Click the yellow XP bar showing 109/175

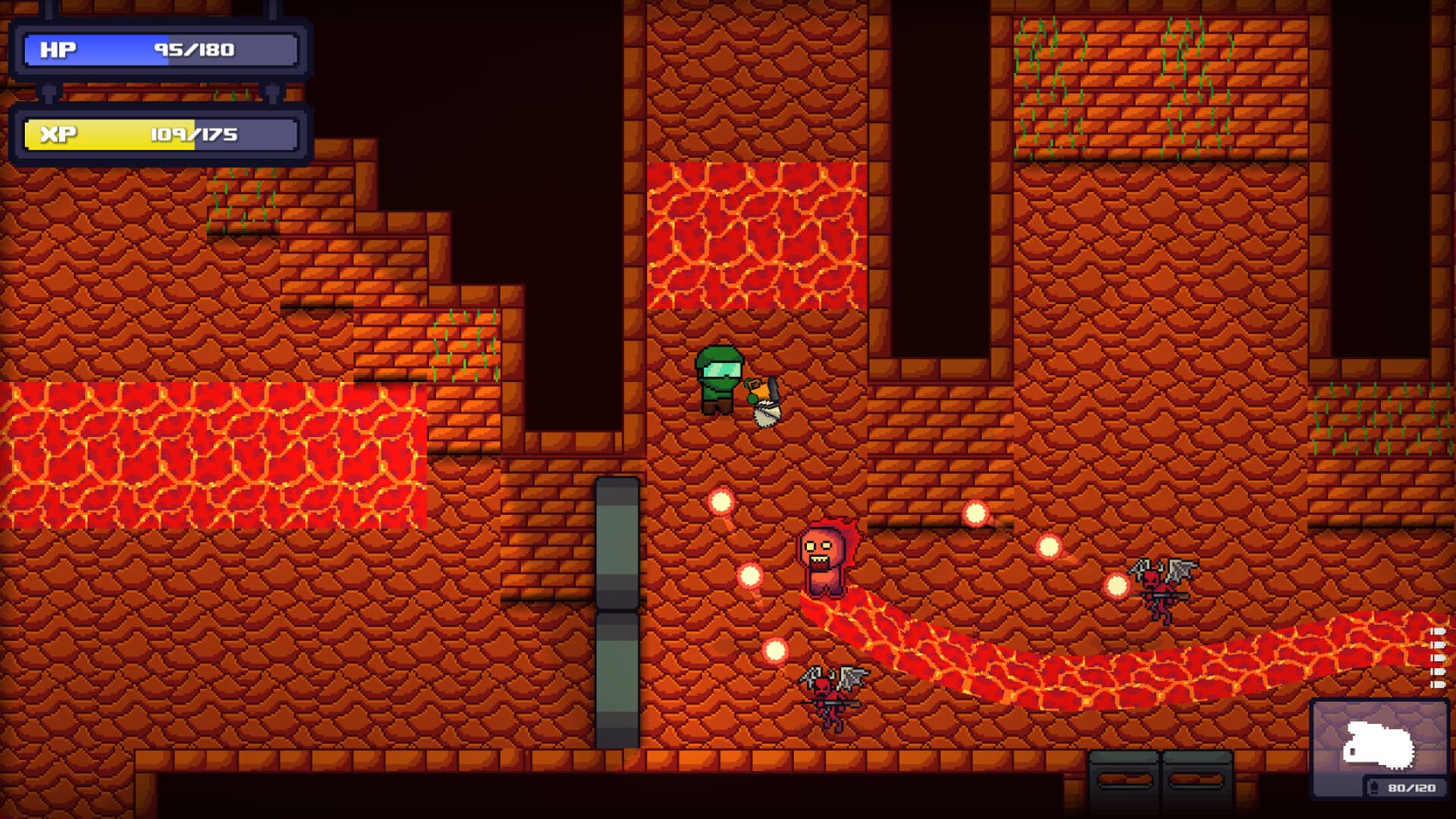[x=159, y=135]
